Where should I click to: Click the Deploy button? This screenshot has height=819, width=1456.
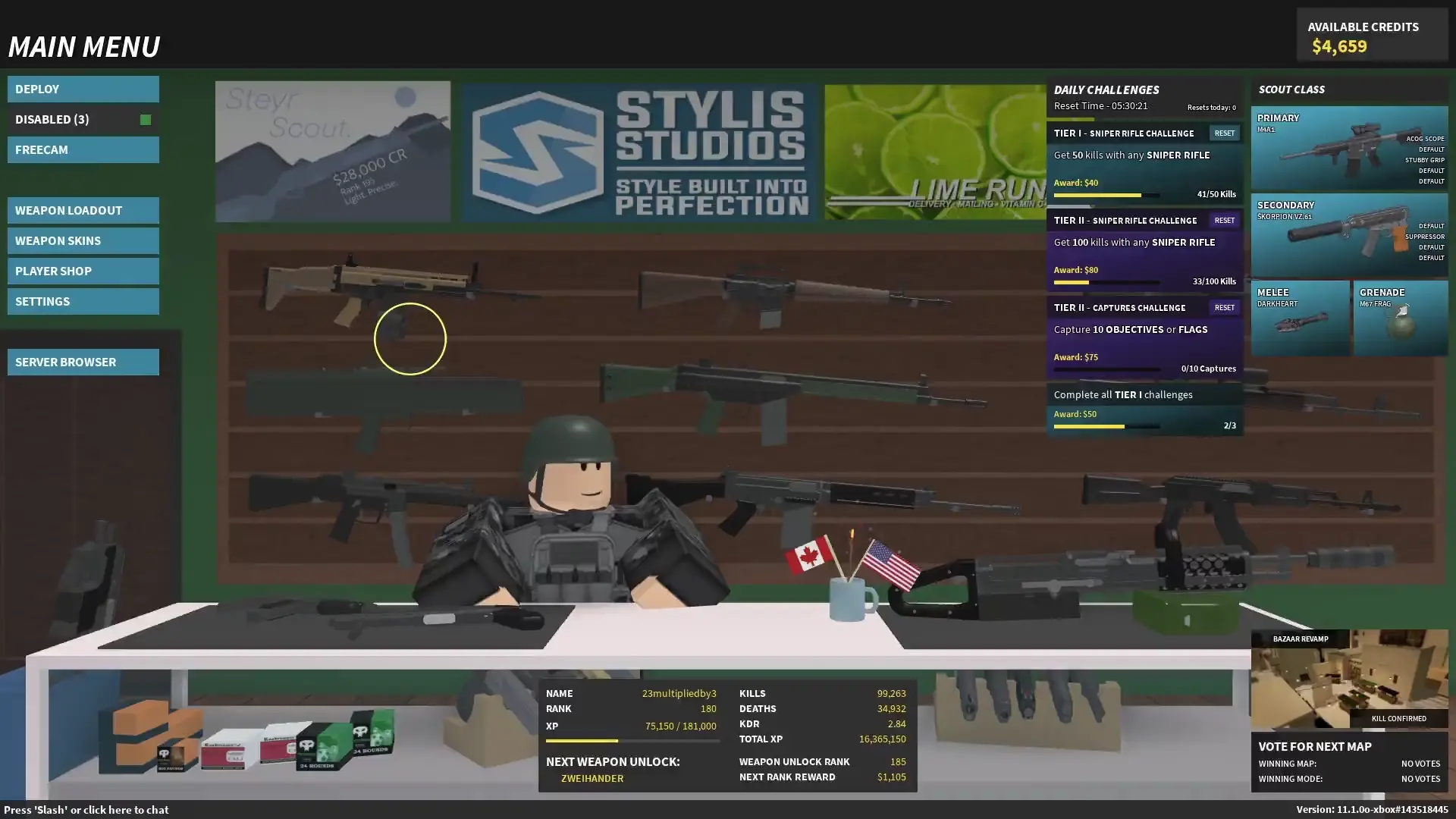83,89
